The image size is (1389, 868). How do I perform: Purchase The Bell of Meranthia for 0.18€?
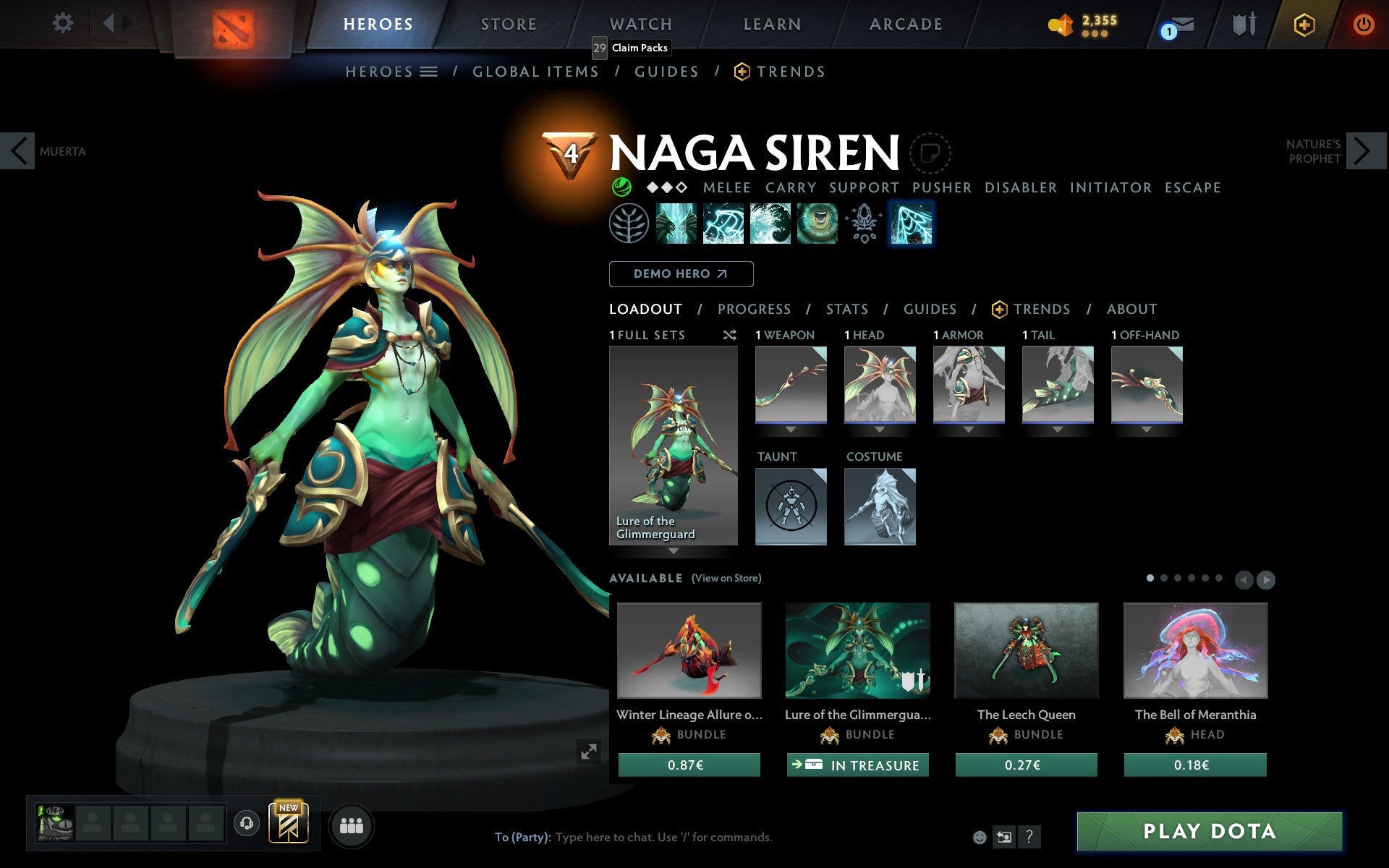click(x=1195, y=765)
